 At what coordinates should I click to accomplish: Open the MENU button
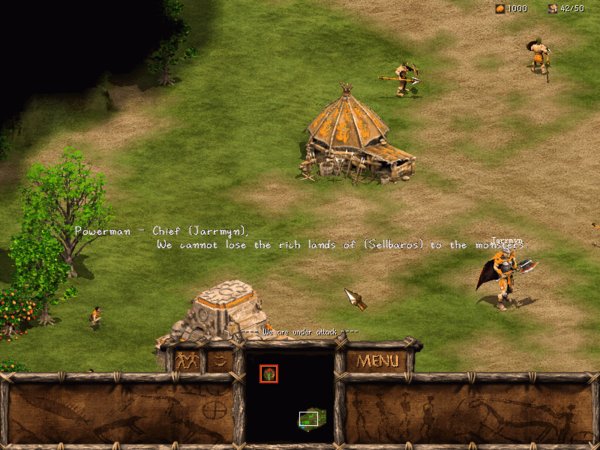point(378,360)
